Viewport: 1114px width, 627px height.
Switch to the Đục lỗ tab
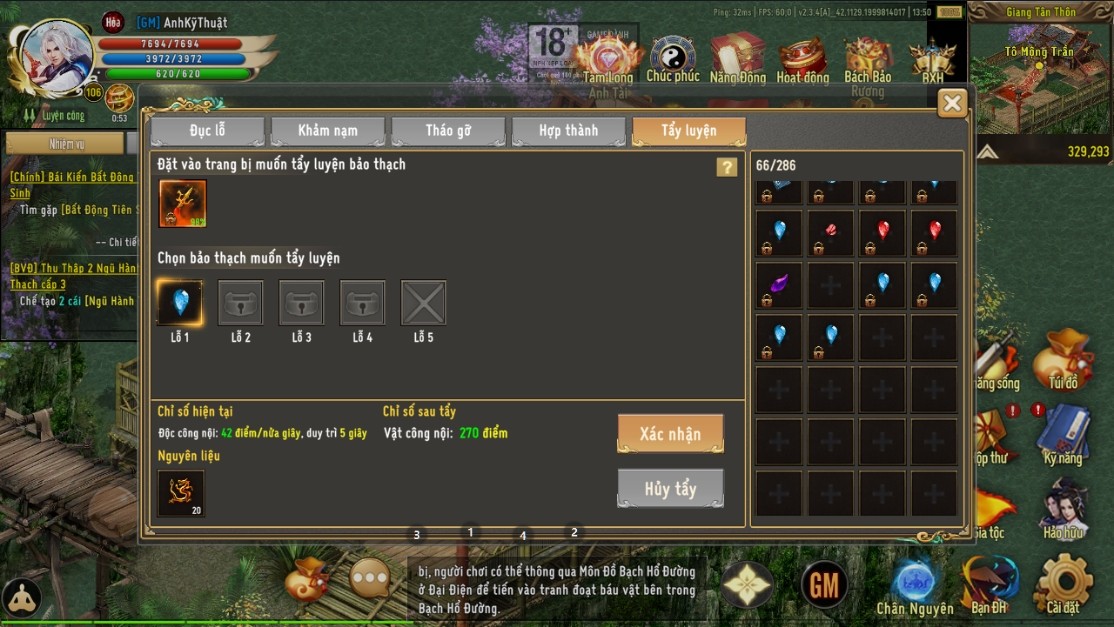click(207, 131)
